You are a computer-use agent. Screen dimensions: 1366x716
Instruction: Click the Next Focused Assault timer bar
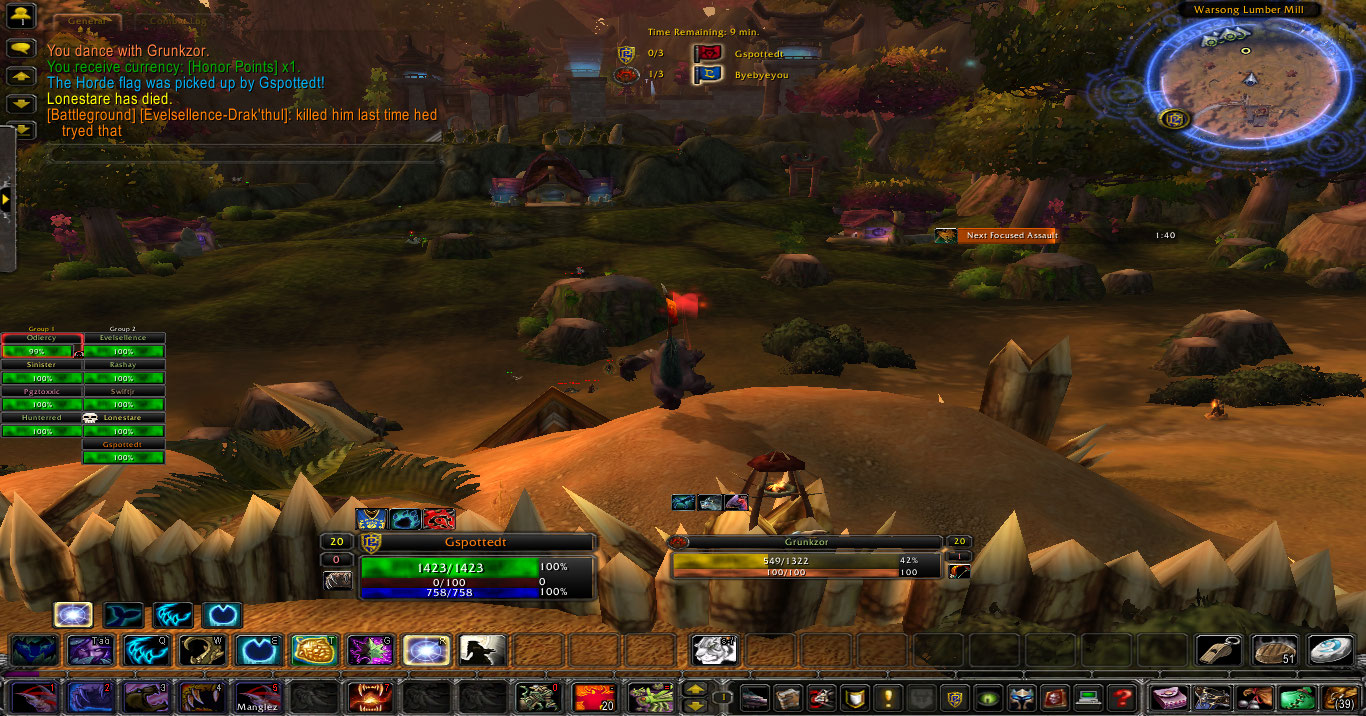(x=1010, y=235)
